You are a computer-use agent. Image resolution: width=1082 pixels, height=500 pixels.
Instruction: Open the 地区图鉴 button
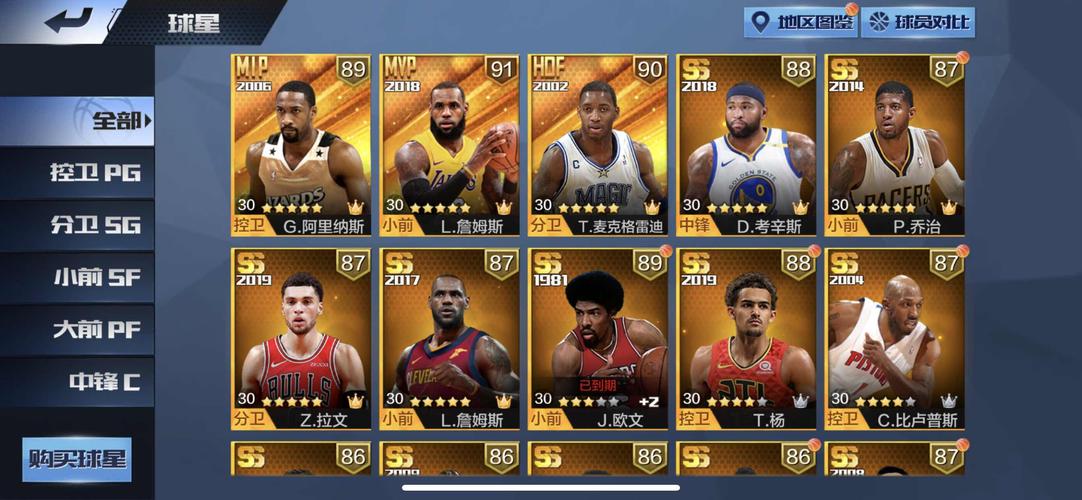tap(801, 22)
